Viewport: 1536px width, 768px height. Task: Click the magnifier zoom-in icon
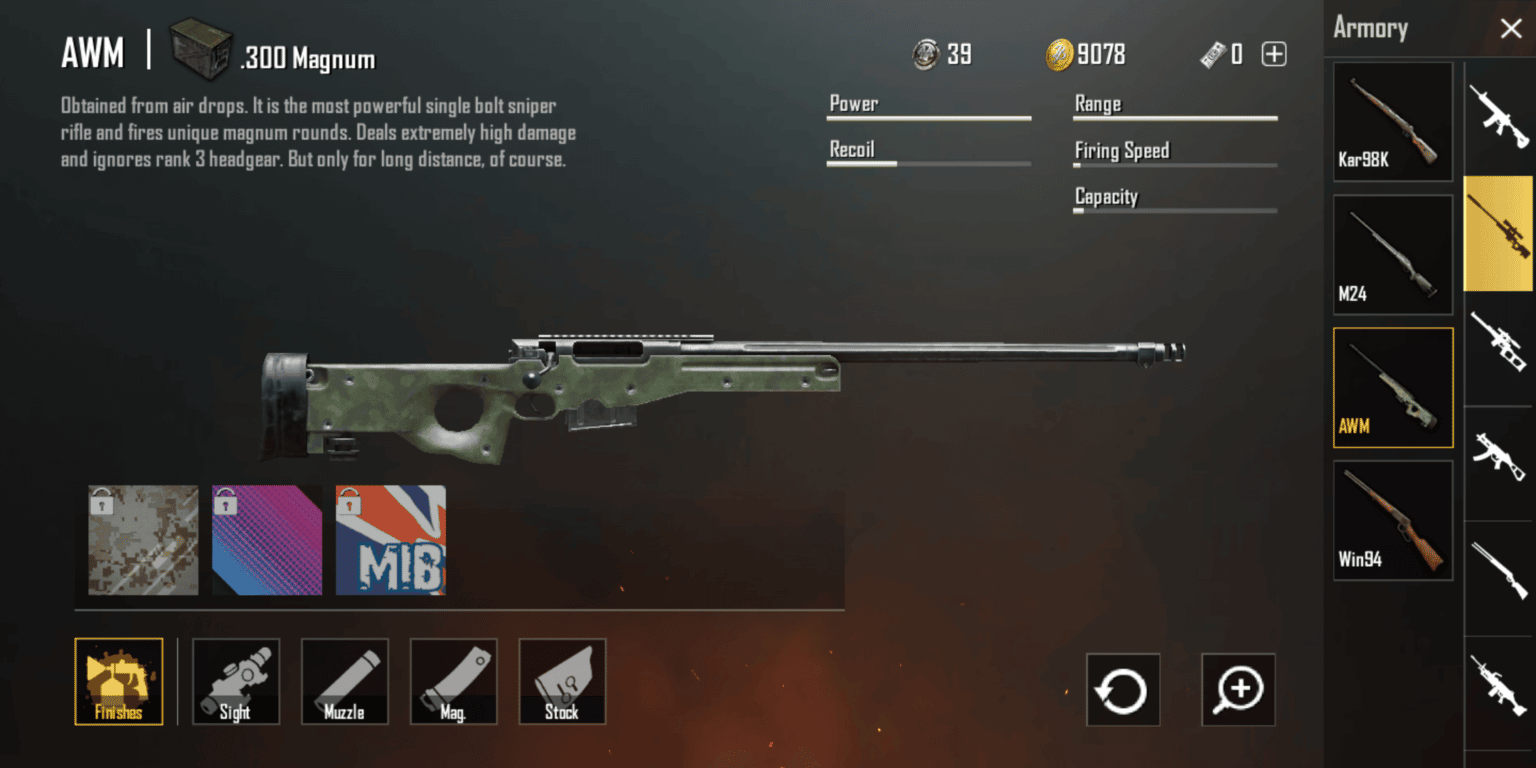[1238, 689]
